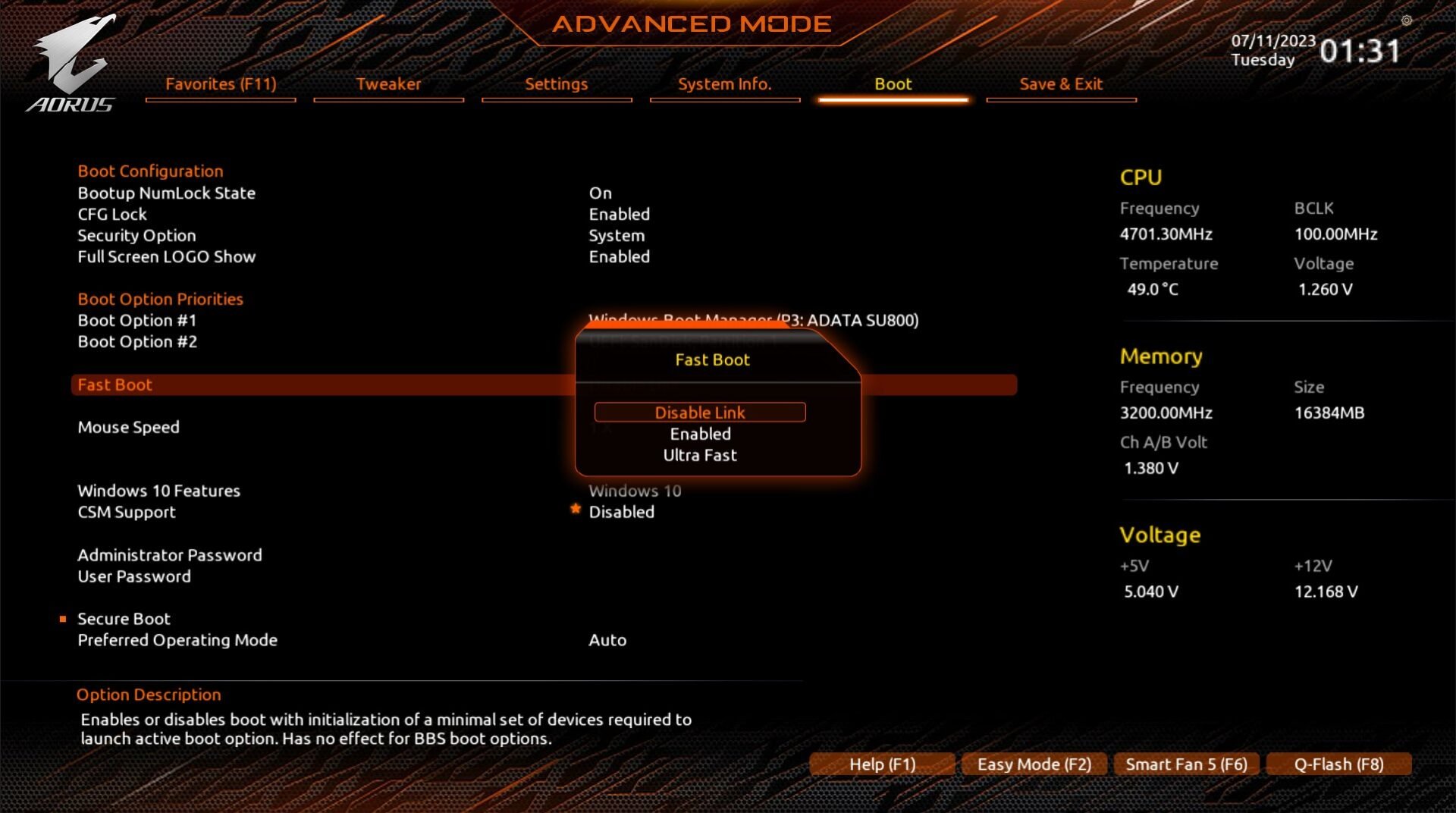Select the Boot tab
The image size is (1456, 813).
(893, 84)
